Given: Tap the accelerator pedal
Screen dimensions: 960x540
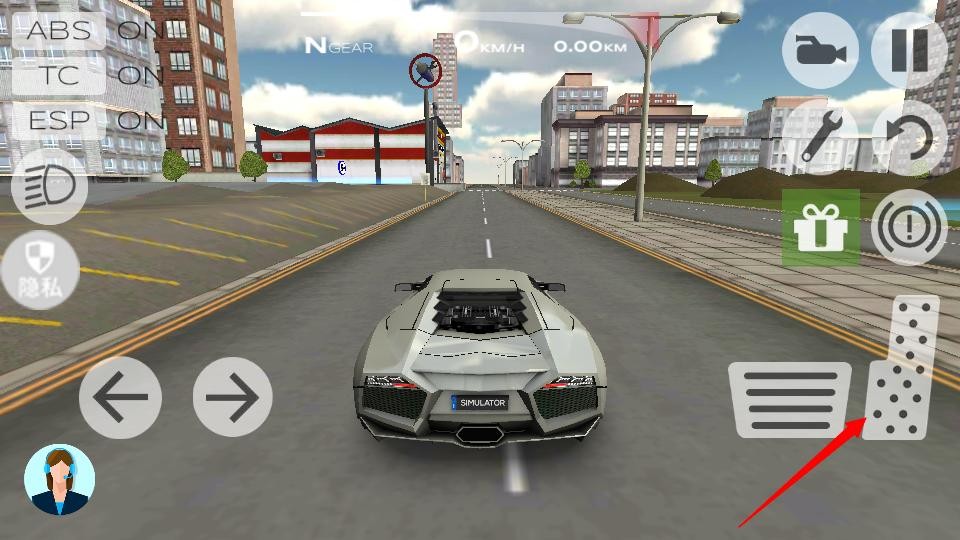Looking at the screenshot, I should [x=903, y=368].
